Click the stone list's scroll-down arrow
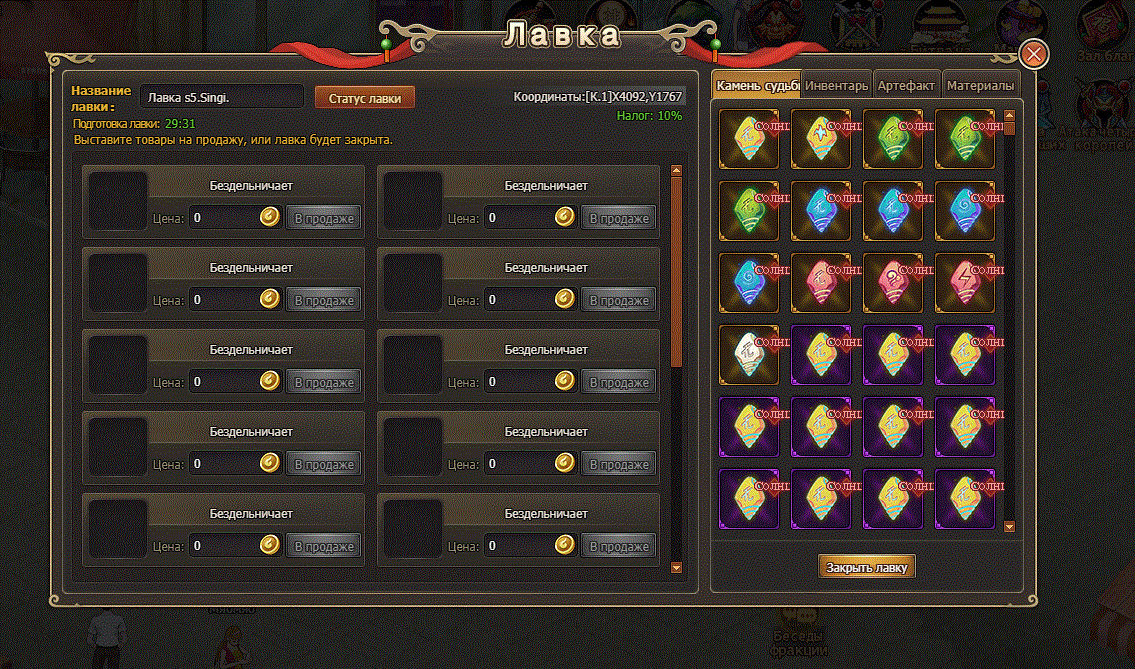 [x=1009, y=526]
